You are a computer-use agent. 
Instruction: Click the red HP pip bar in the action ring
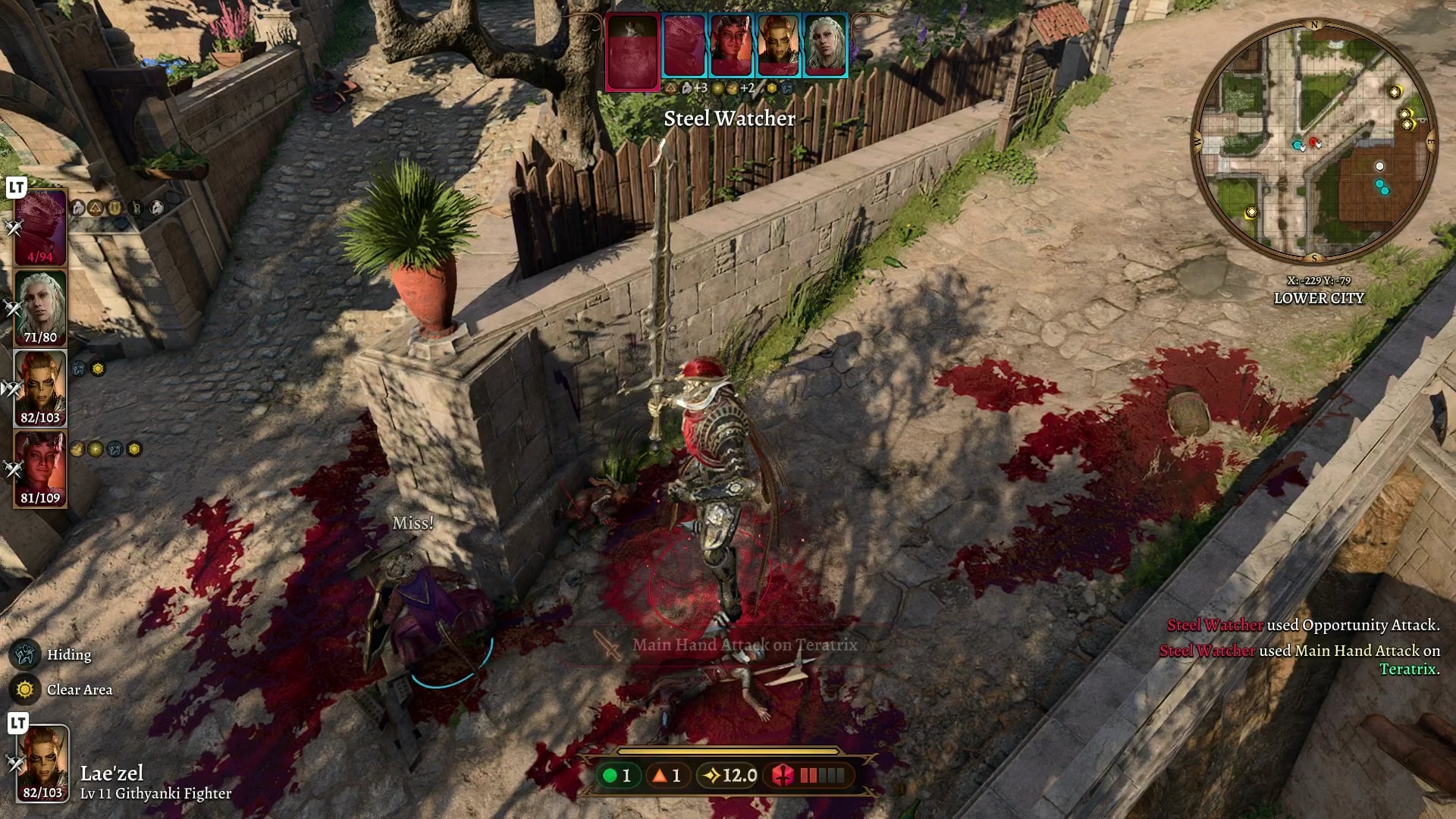(x=821, y=776)
